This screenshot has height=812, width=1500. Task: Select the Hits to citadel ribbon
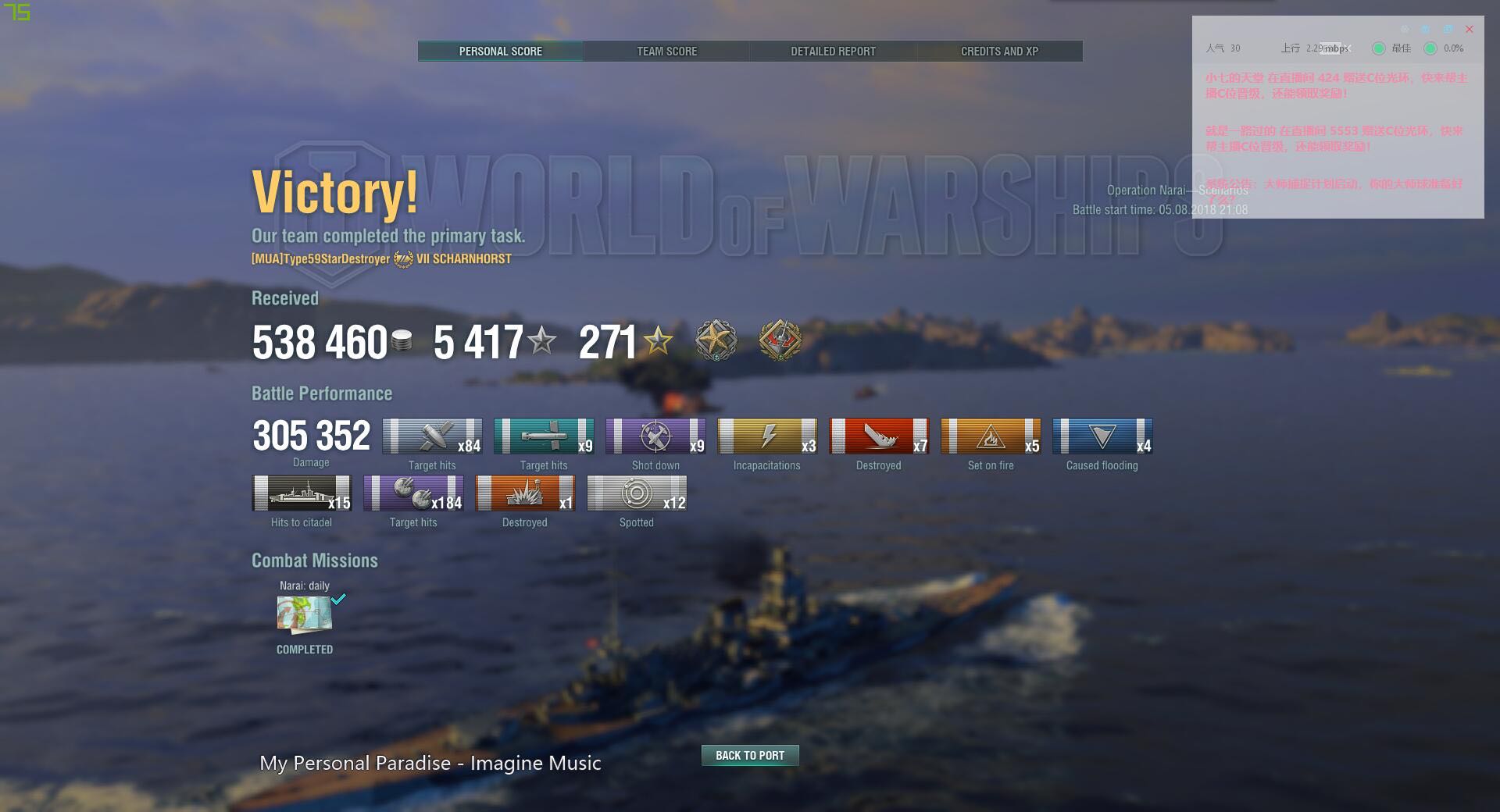pyautogui.click(x=302, y=493)
